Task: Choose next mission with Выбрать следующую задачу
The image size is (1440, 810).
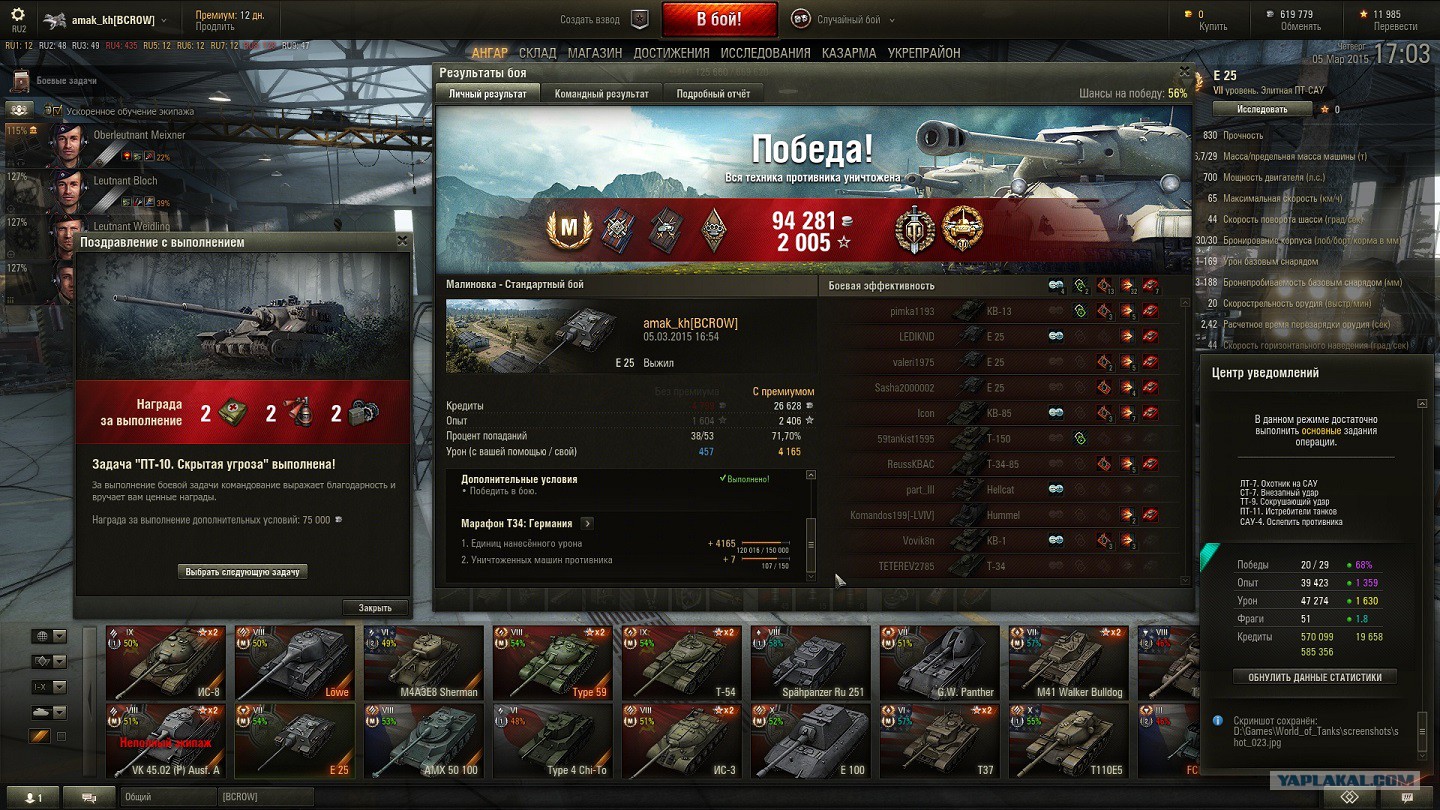Action: coord(243,572)
